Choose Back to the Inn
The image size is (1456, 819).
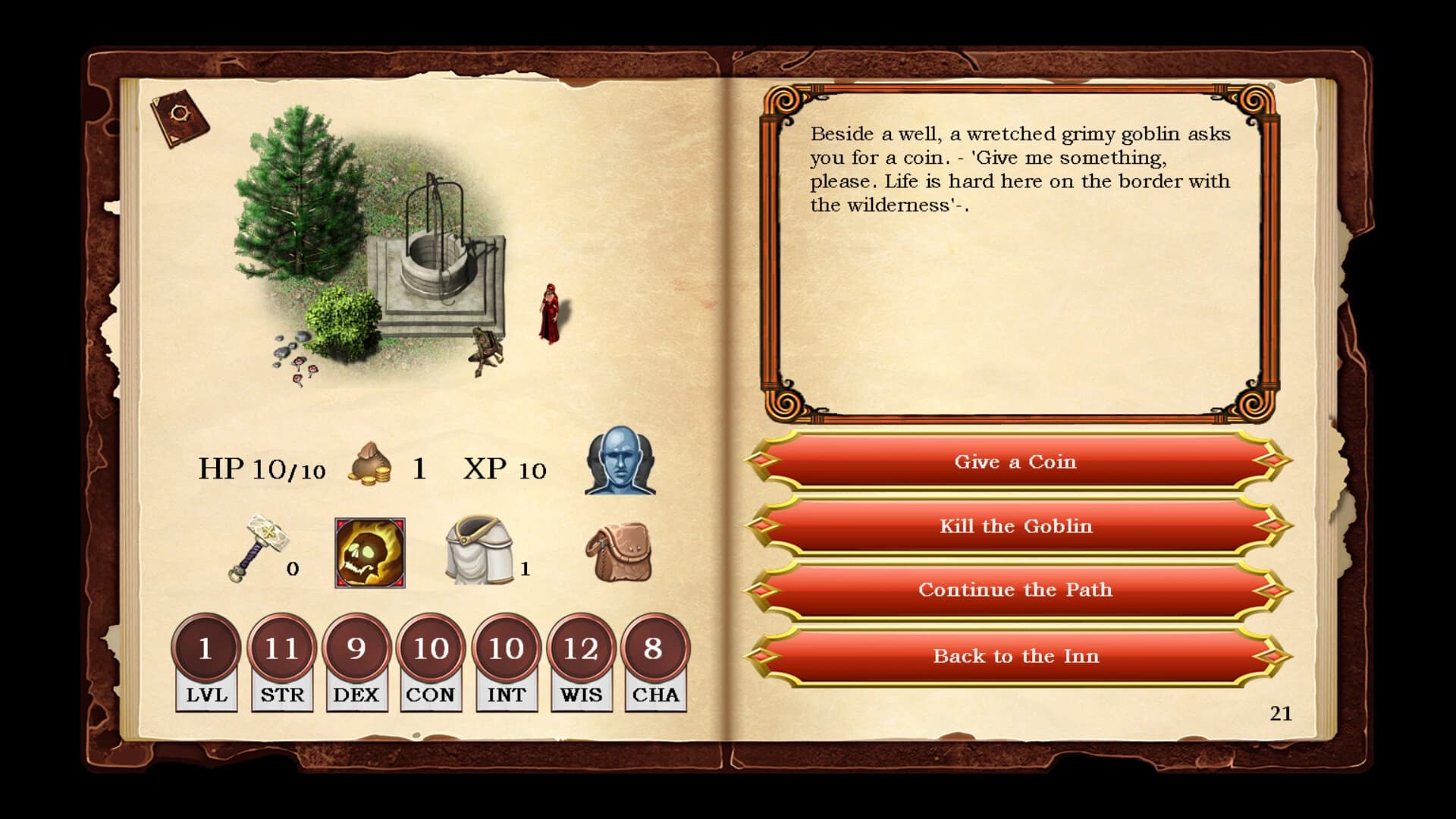1016,656
